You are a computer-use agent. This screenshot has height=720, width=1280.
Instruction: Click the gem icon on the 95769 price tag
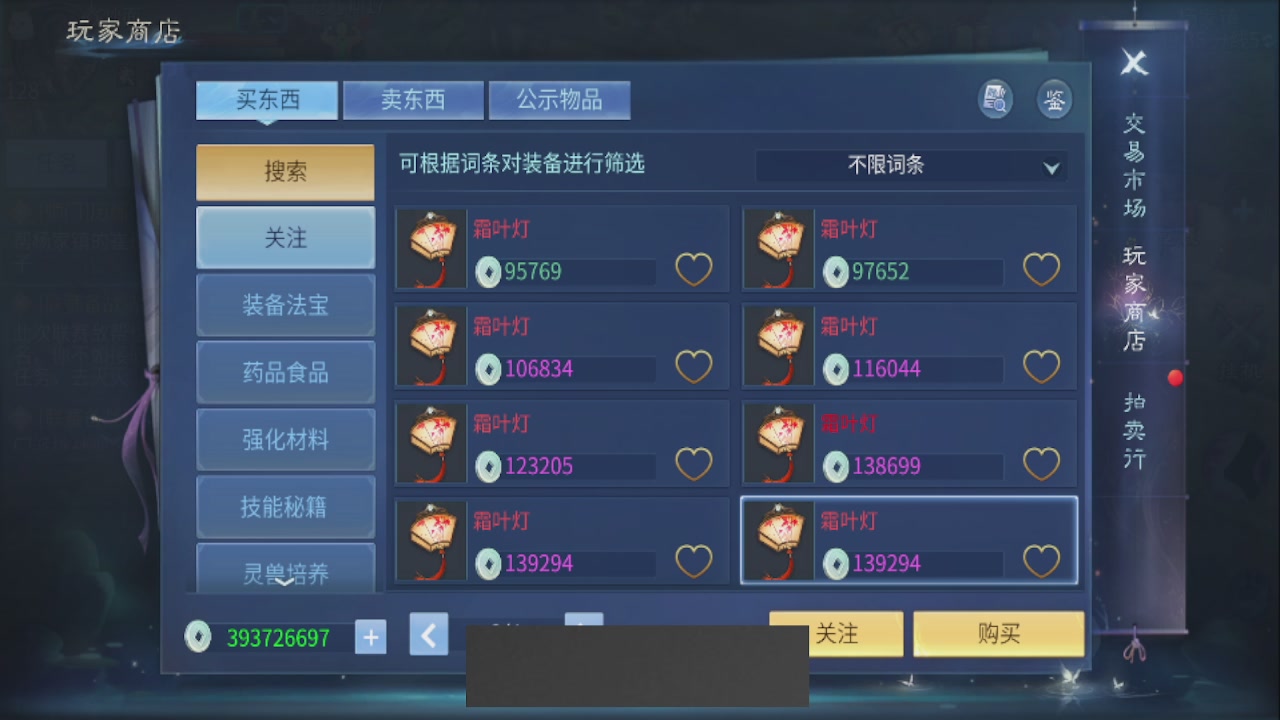tap(487, 272)
